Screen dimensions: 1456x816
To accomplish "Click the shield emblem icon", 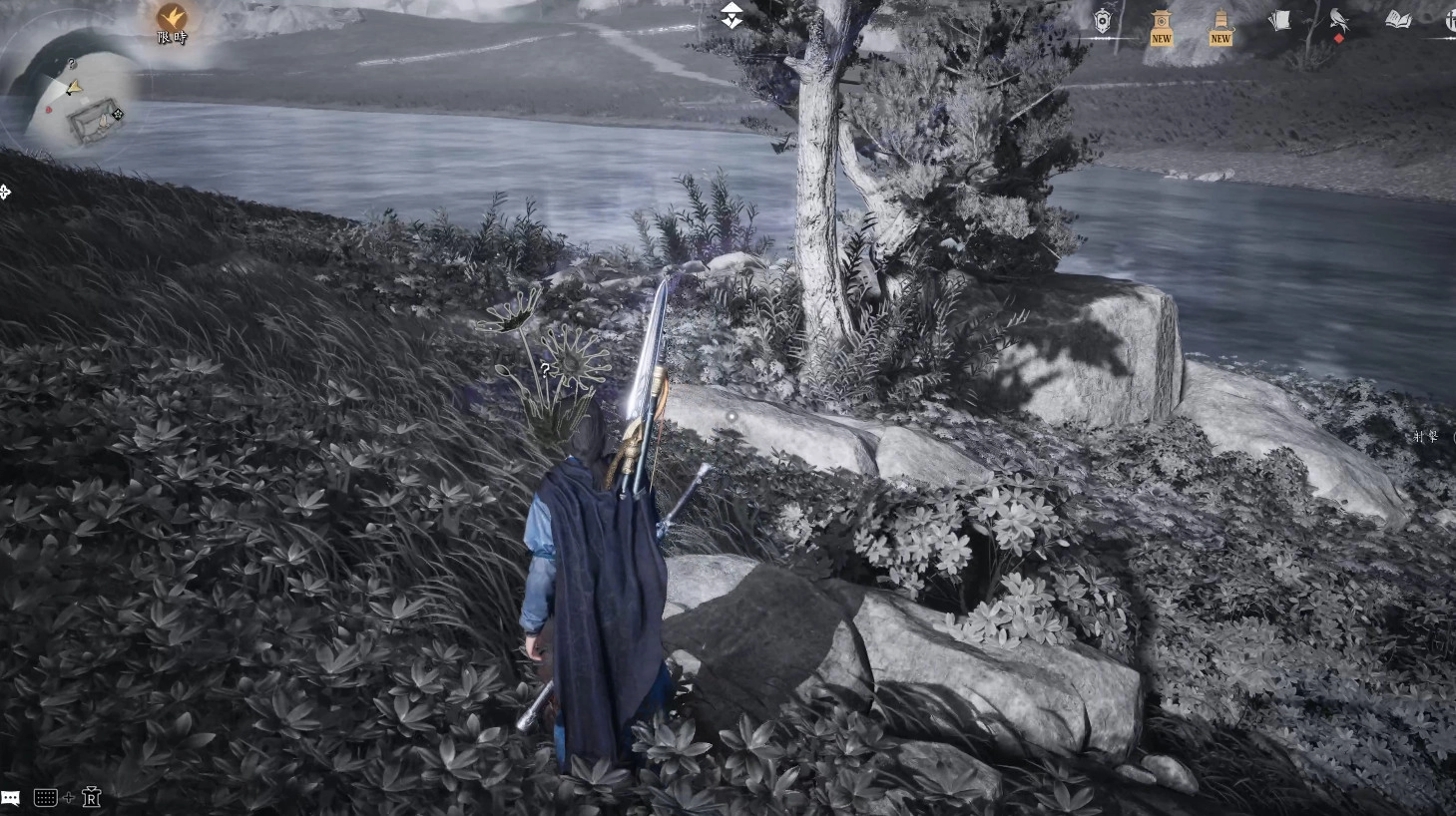I will click(1102, 21).
